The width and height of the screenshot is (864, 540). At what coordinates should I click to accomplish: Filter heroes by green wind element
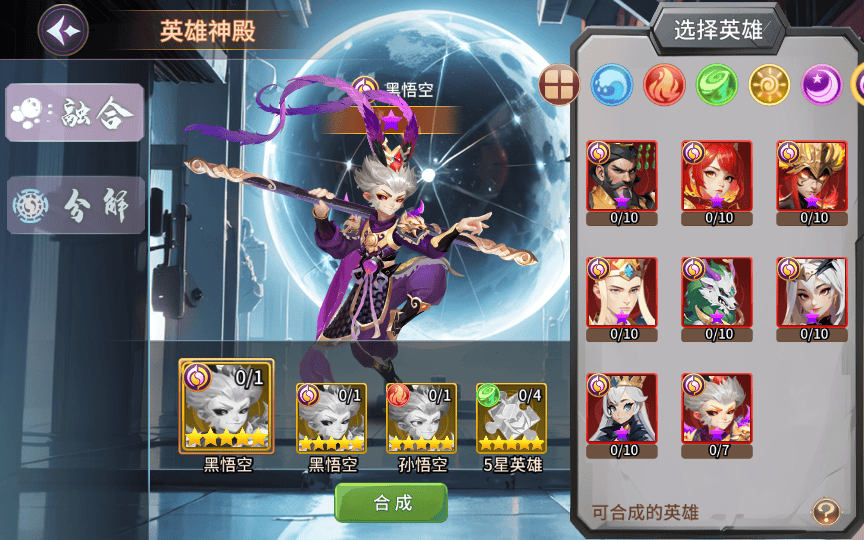[x=716, y=85]
